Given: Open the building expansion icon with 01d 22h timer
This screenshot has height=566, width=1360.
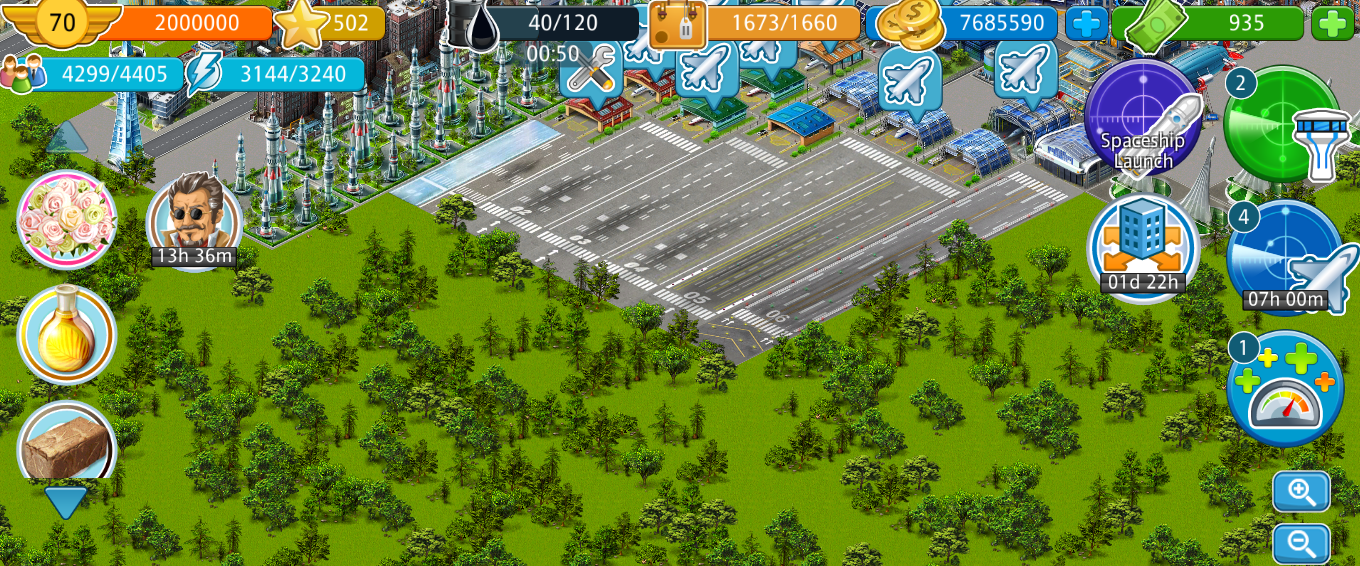Looking at the screenshot, I should tap(1143, 247).
